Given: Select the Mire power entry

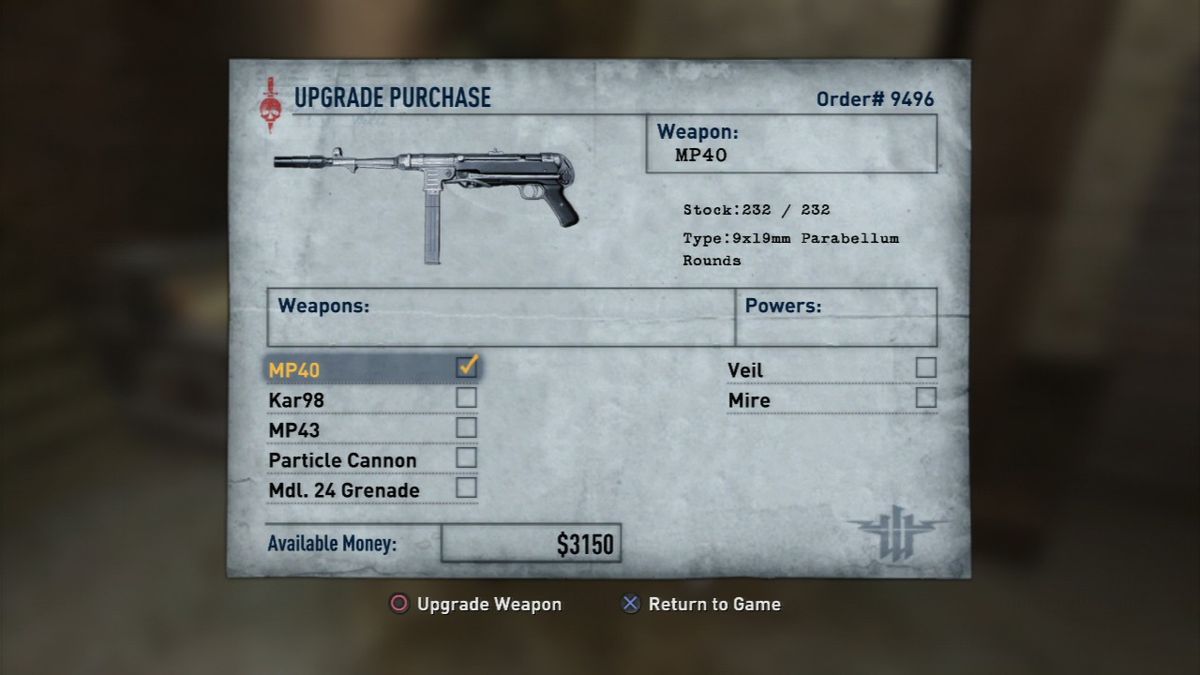Looking at the screenshot, I should tap(749, 400).
